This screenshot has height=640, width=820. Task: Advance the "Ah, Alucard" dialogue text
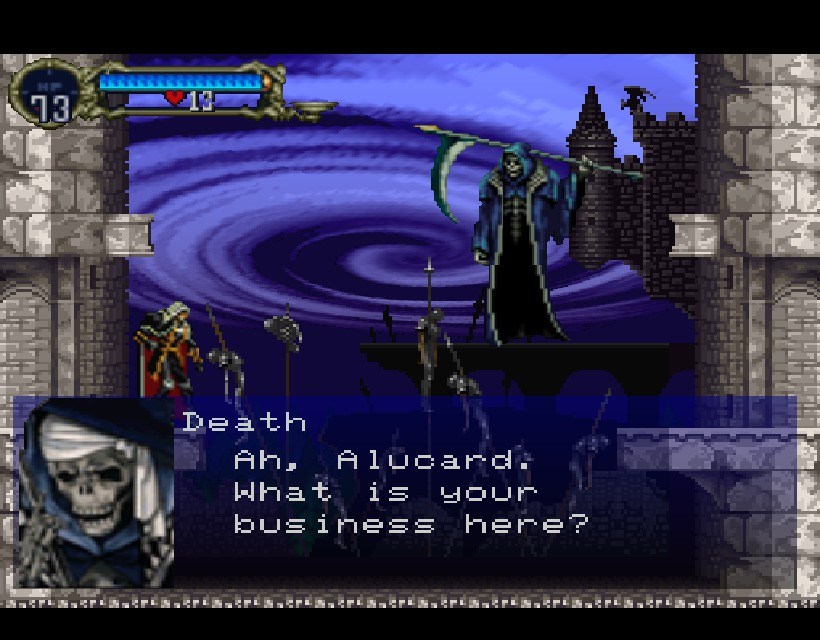(410, 492)
